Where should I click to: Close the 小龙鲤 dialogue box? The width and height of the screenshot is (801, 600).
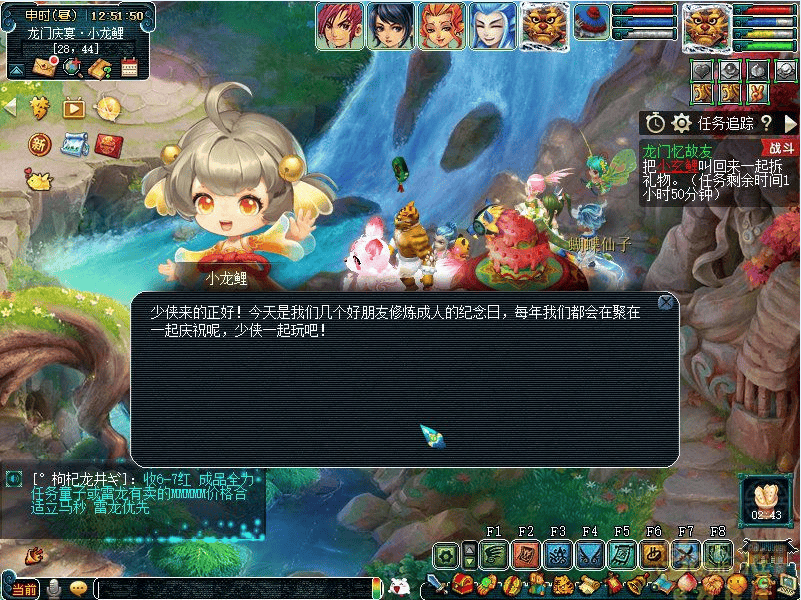point(666,302)
